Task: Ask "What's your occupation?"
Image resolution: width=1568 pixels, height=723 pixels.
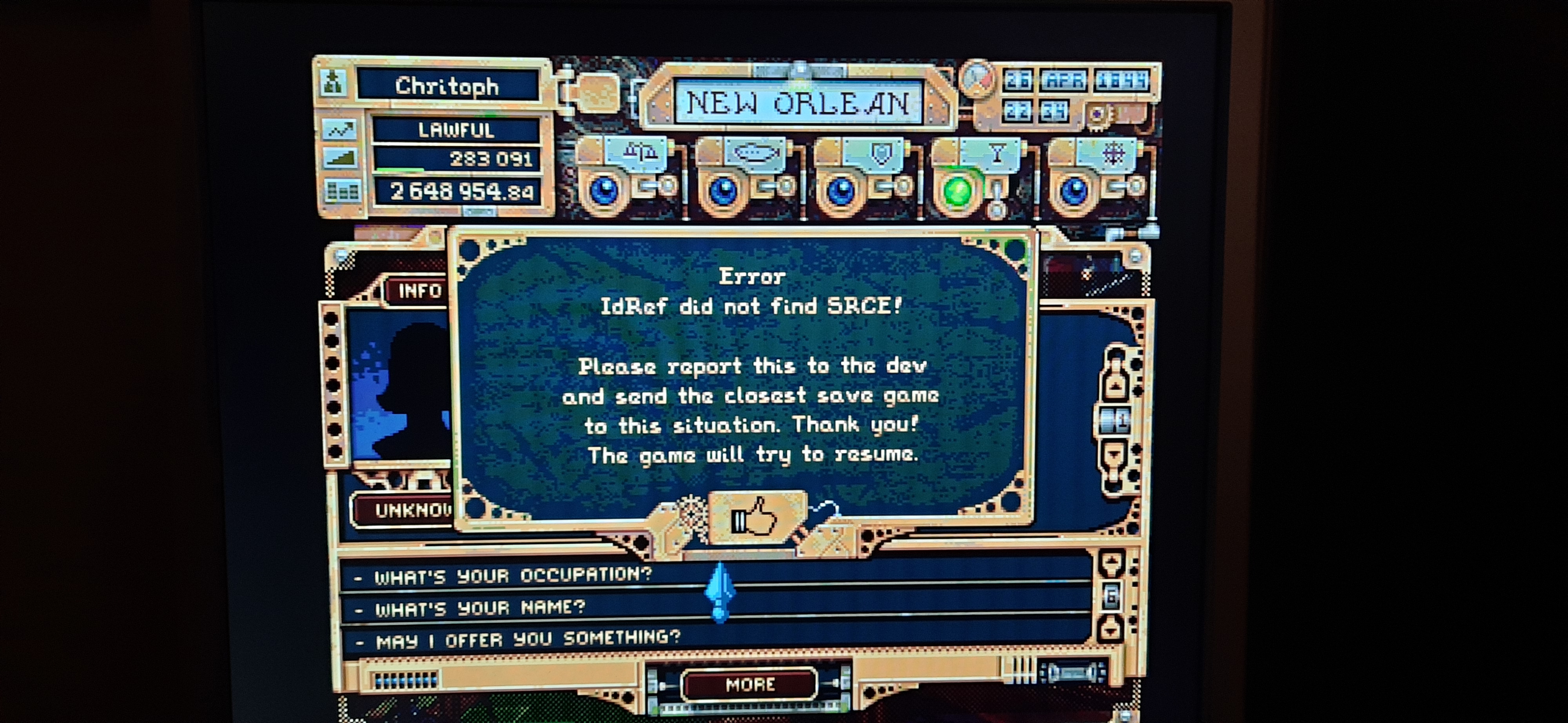Action: coord(512,576)
